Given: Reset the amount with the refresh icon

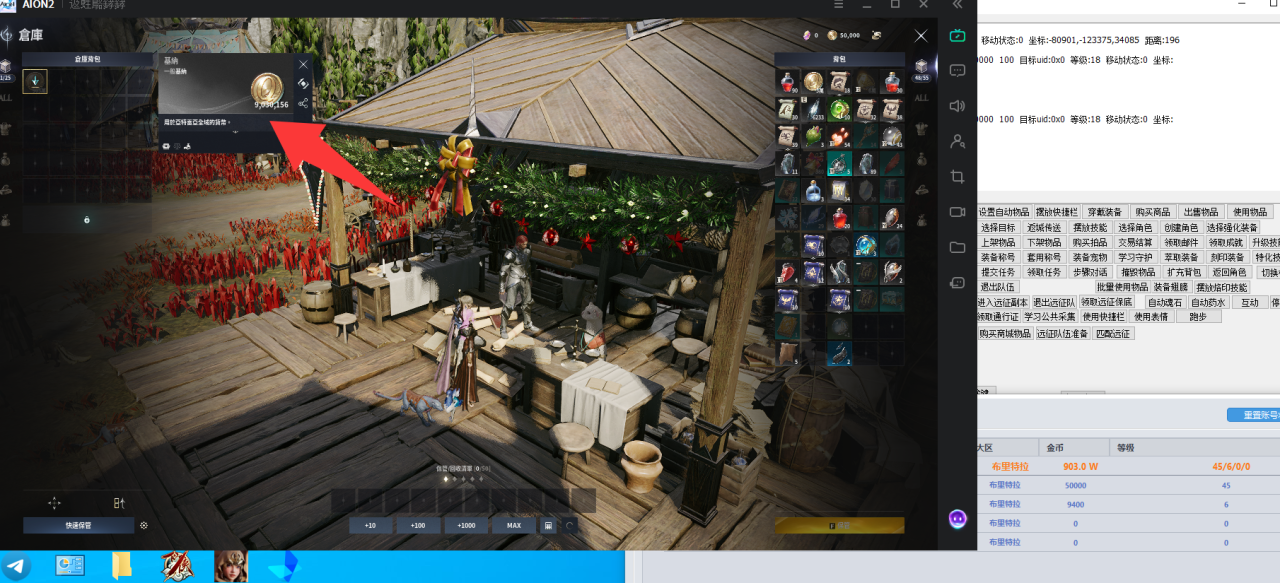Looking at the screenshot, I should pos(570,525).
